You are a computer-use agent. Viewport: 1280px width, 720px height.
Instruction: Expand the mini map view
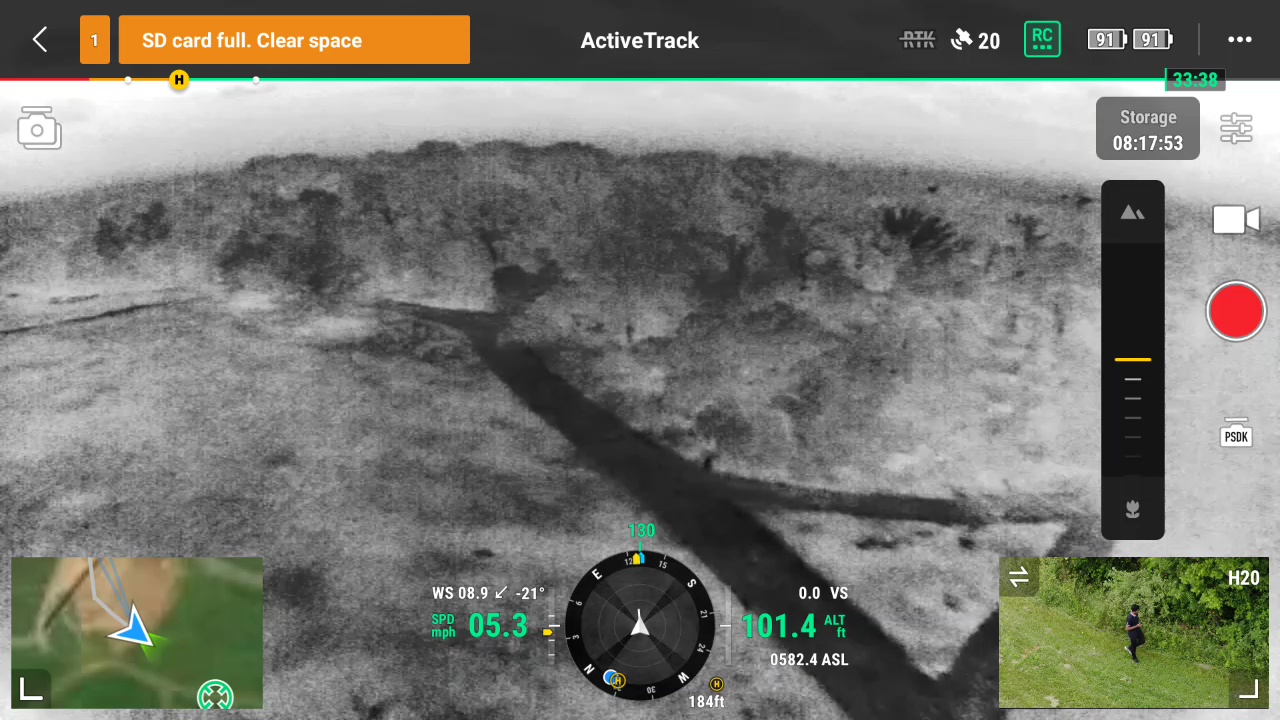31,689
